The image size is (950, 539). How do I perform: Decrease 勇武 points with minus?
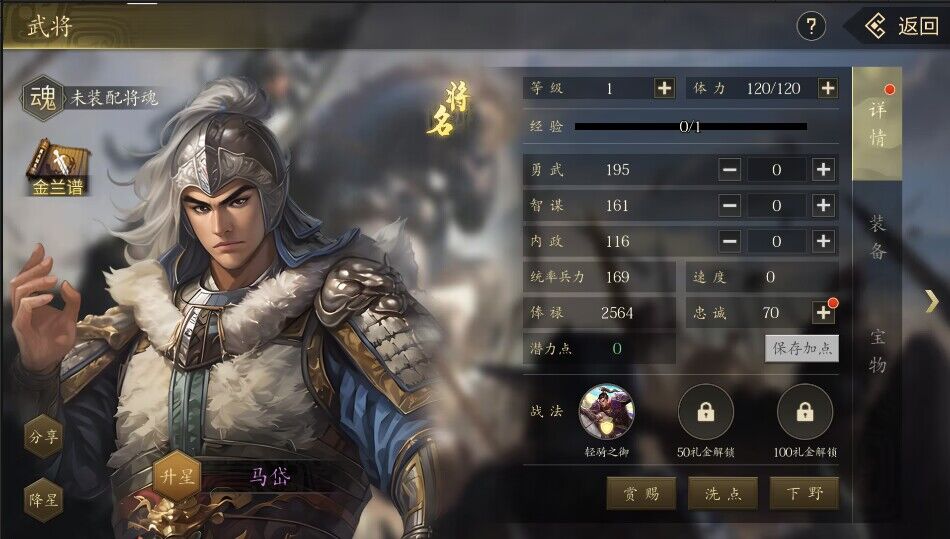[730, 170]
